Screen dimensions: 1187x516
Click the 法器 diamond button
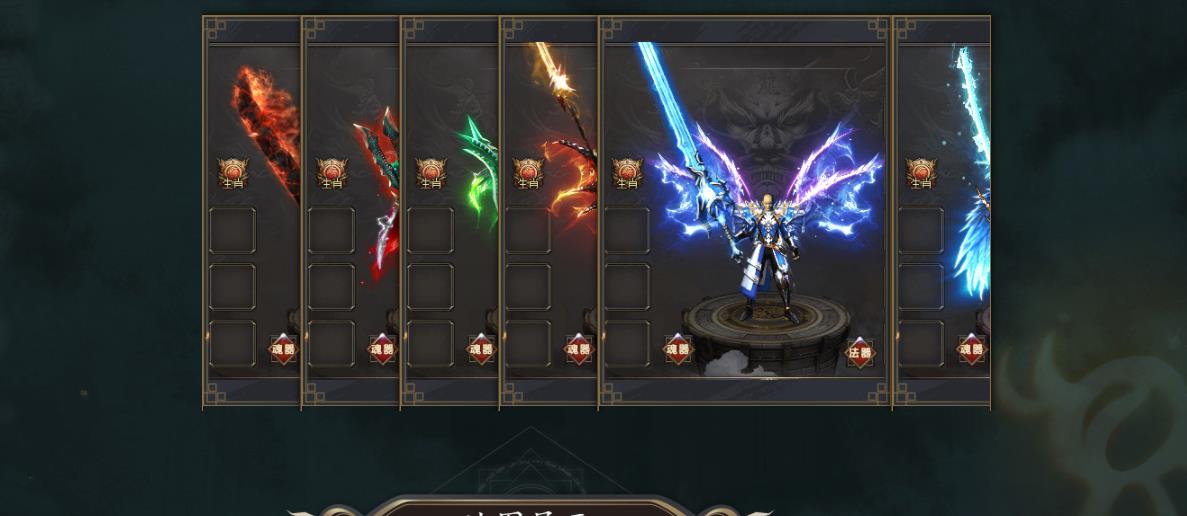pos(859,352)
